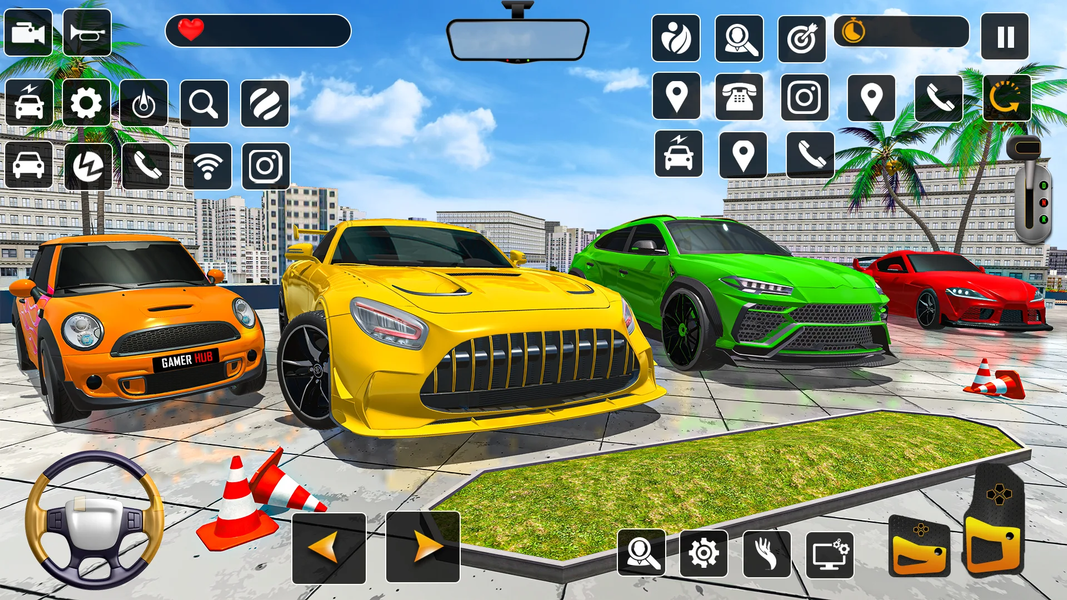Steer left with the left arrow
The height and width of the screenshot is (600, 1067).
[329, 547]
